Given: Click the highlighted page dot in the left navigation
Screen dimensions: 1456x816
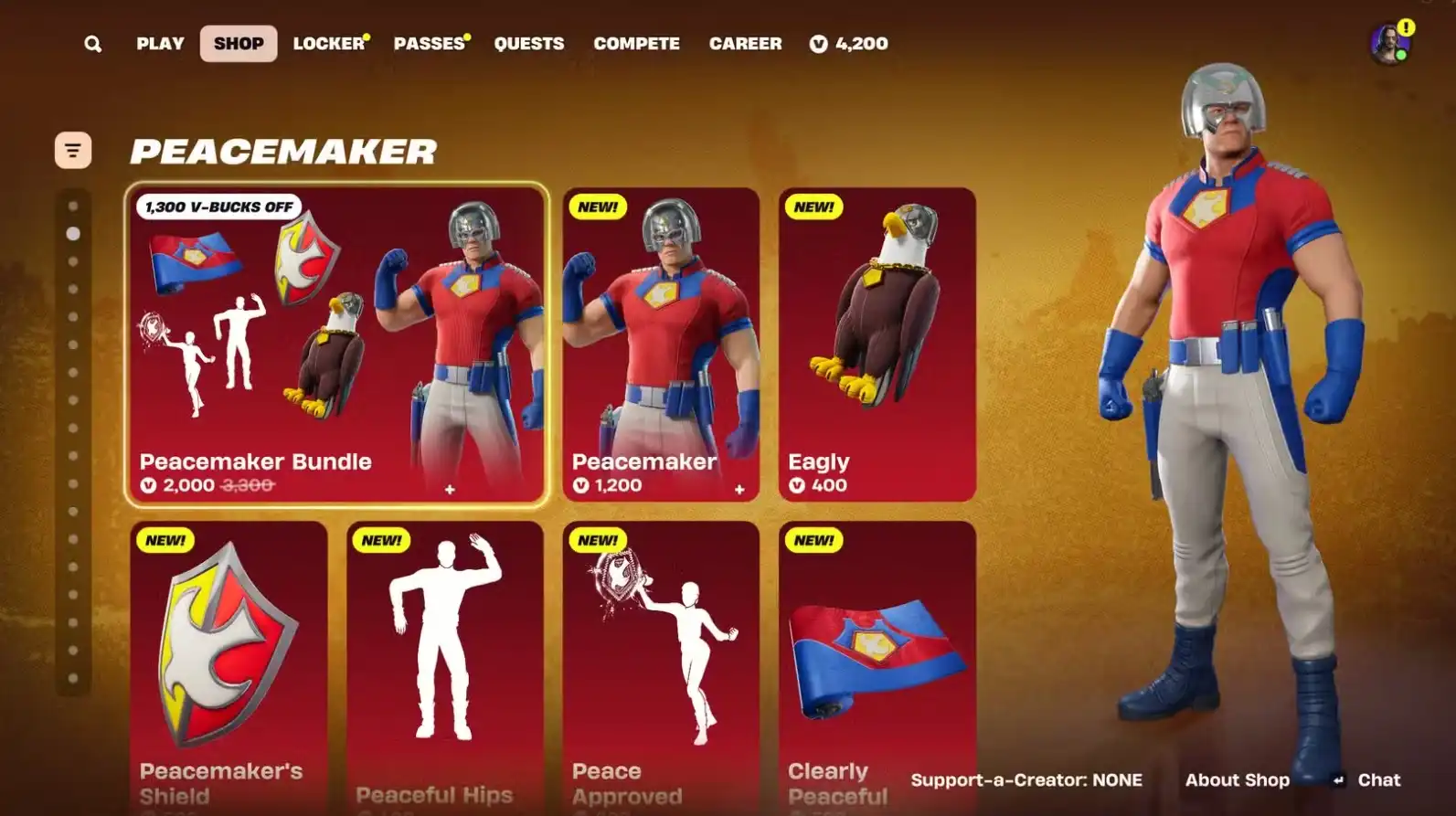Looking at the screenshot, I should 73,232.
